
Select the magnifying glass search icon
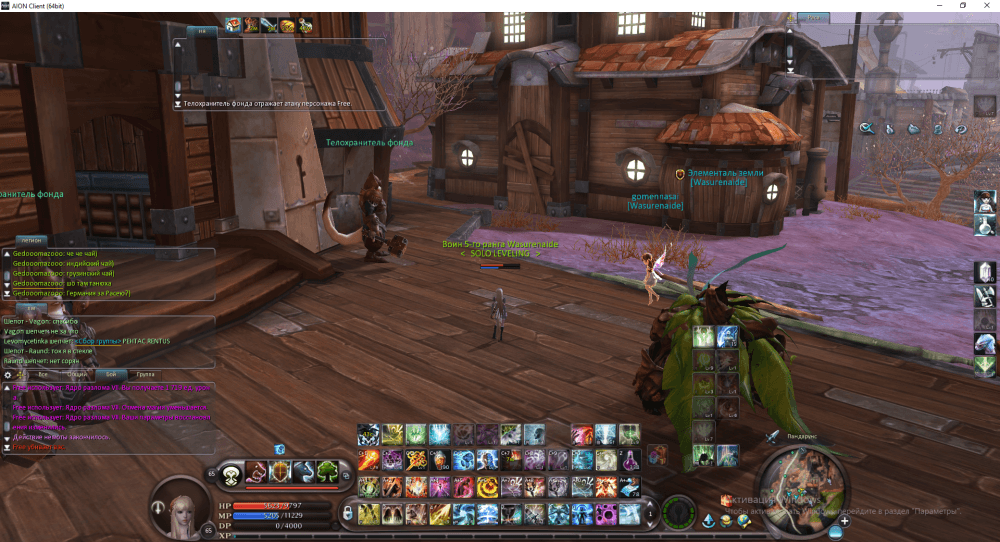coord(867,128)
